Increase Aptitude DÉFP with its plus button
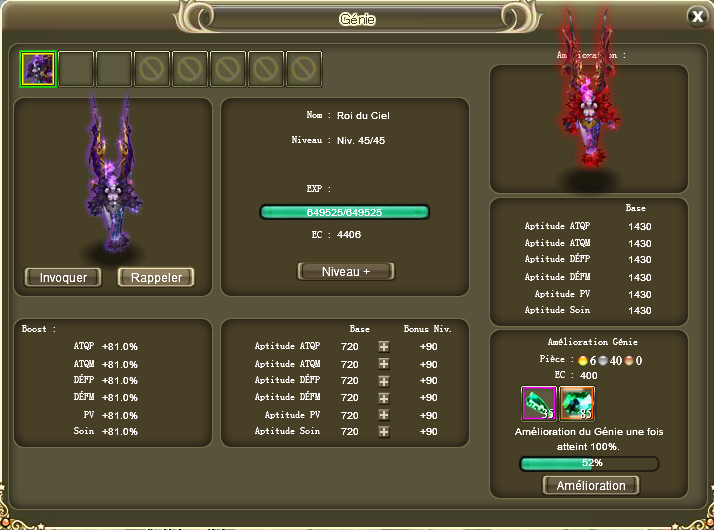 click(383, 380)
